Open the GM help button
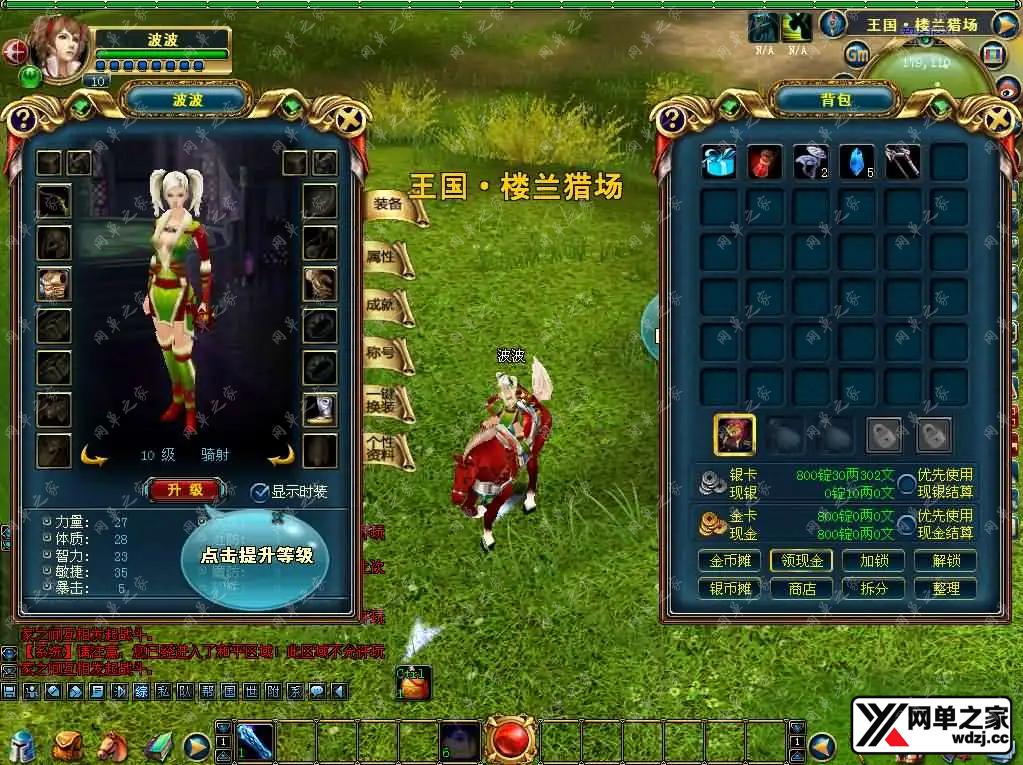Screen dimensions: 1023x765 point(856,53)
